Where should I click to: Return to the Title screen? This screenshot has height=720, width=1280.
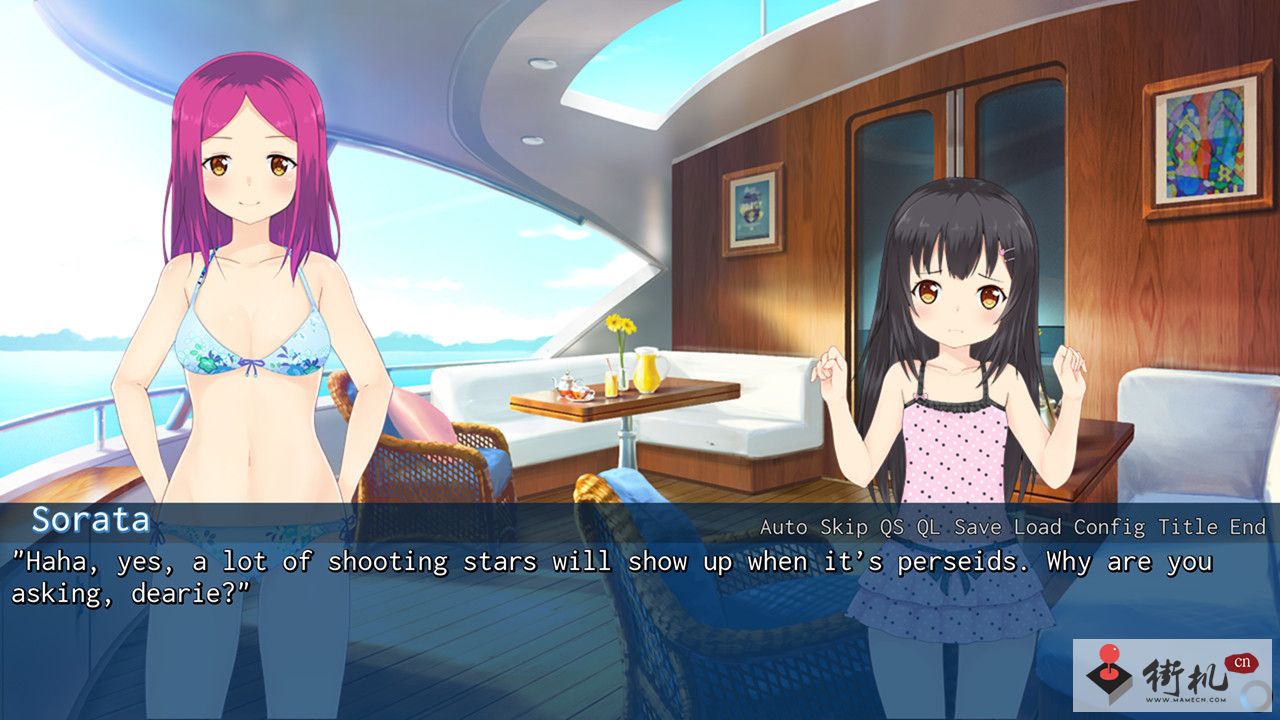pyautogui.click(x=1188, y=527)
